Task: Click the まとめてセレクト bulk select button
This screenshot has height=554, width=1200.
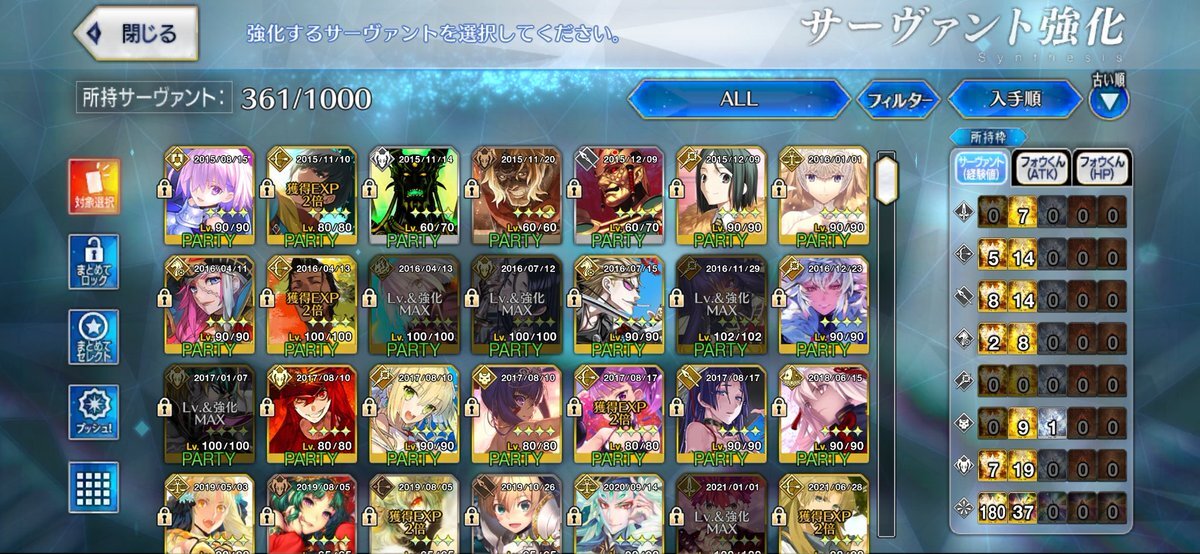Action: click(x=95, y=337)
